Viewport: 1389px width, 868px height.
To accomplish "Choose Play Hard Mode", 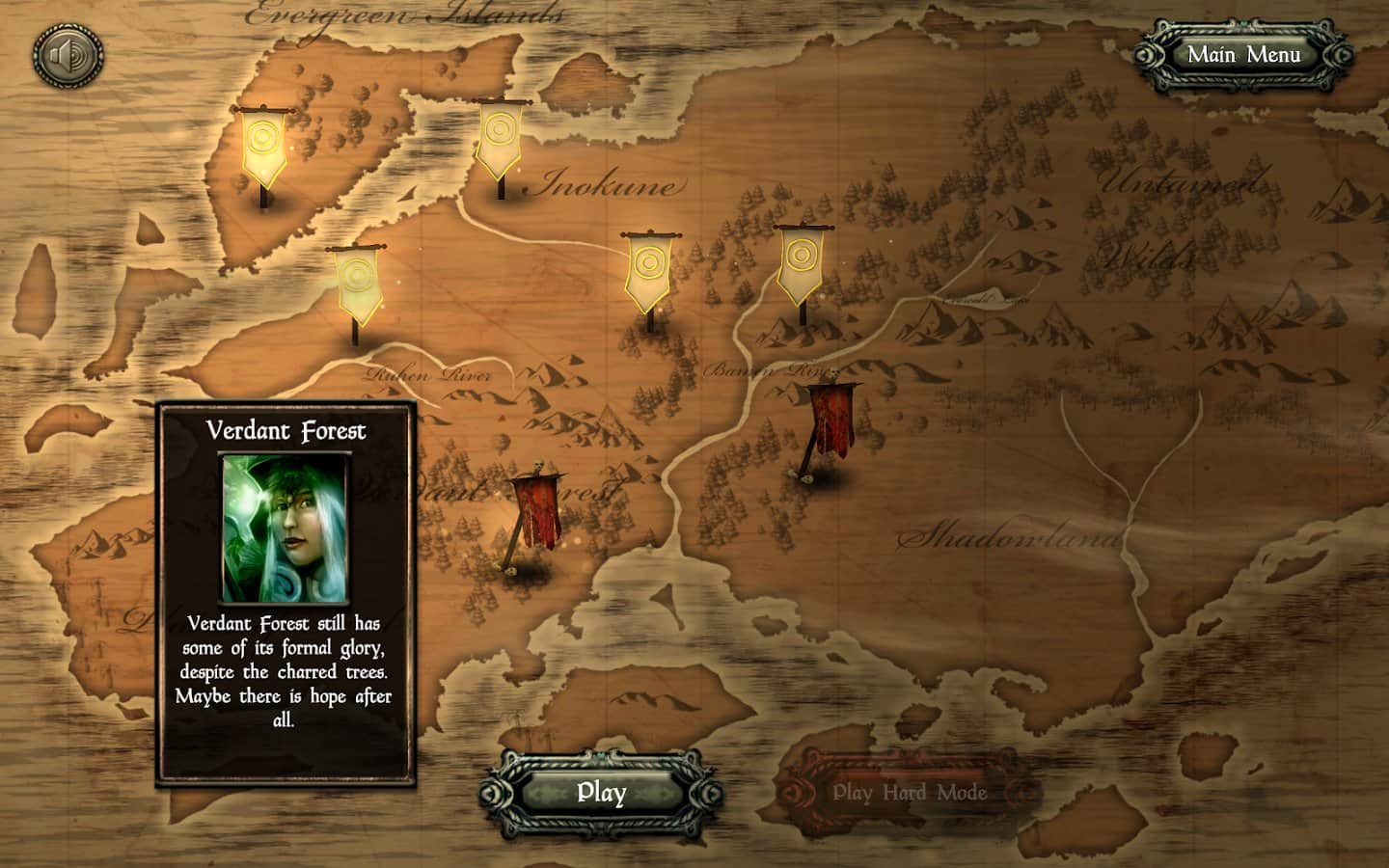I will pyautogui.click(x=909, y=793).
